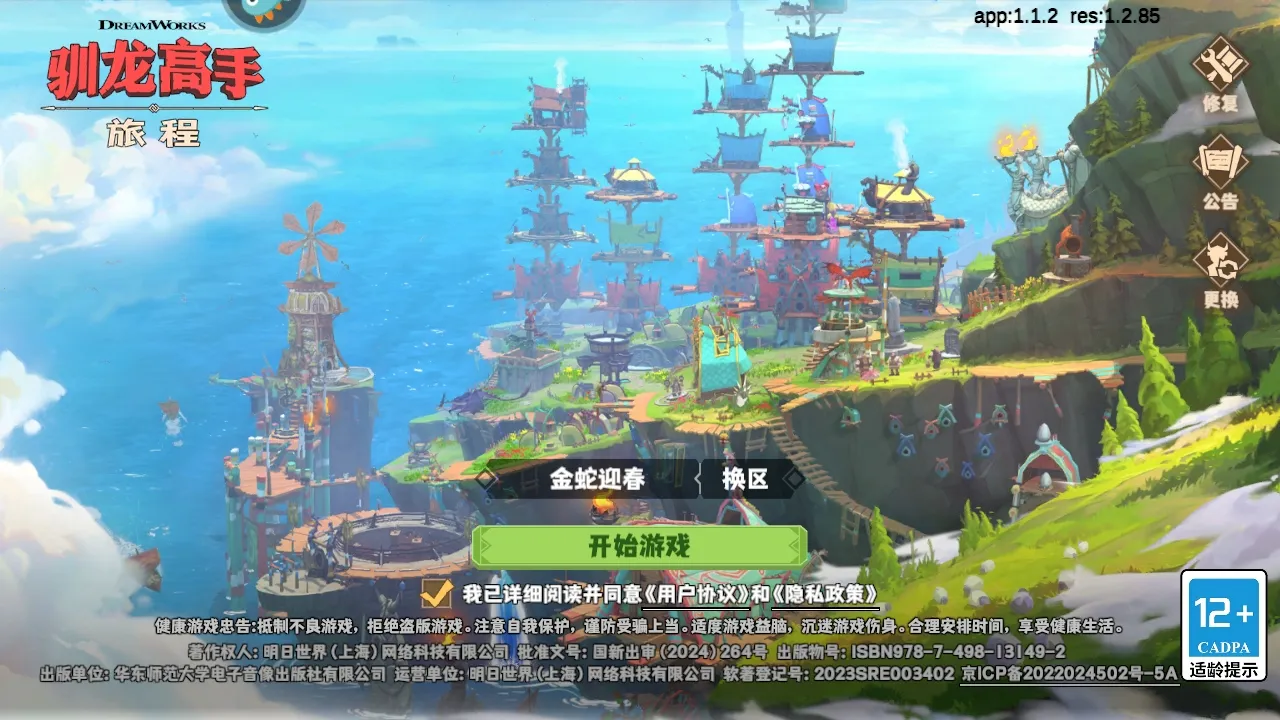The width and height of the screenshot is (1280, 720).
Task: Open the 修复 repair tool icon
Action: [x=1220, y=70]
